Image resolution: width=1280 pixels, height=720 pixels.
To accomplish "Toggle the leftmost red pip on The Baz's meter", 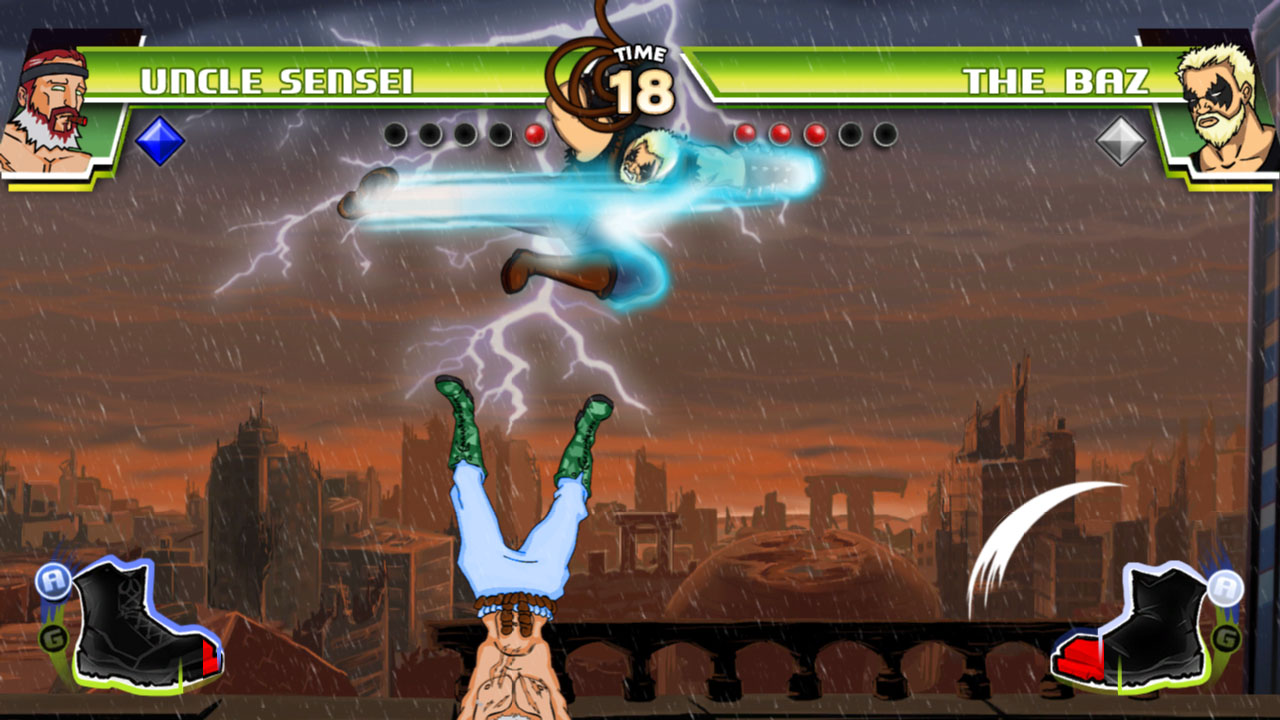I will pyautogui.click(x=743, y=132).
